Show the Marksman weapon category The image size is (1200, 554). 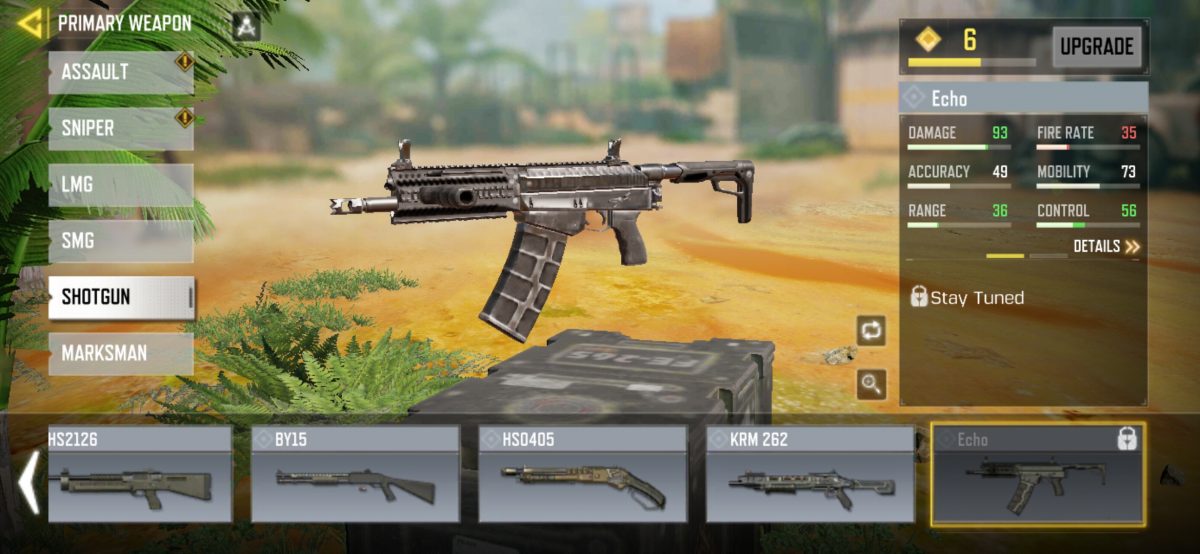coord(120,353)
